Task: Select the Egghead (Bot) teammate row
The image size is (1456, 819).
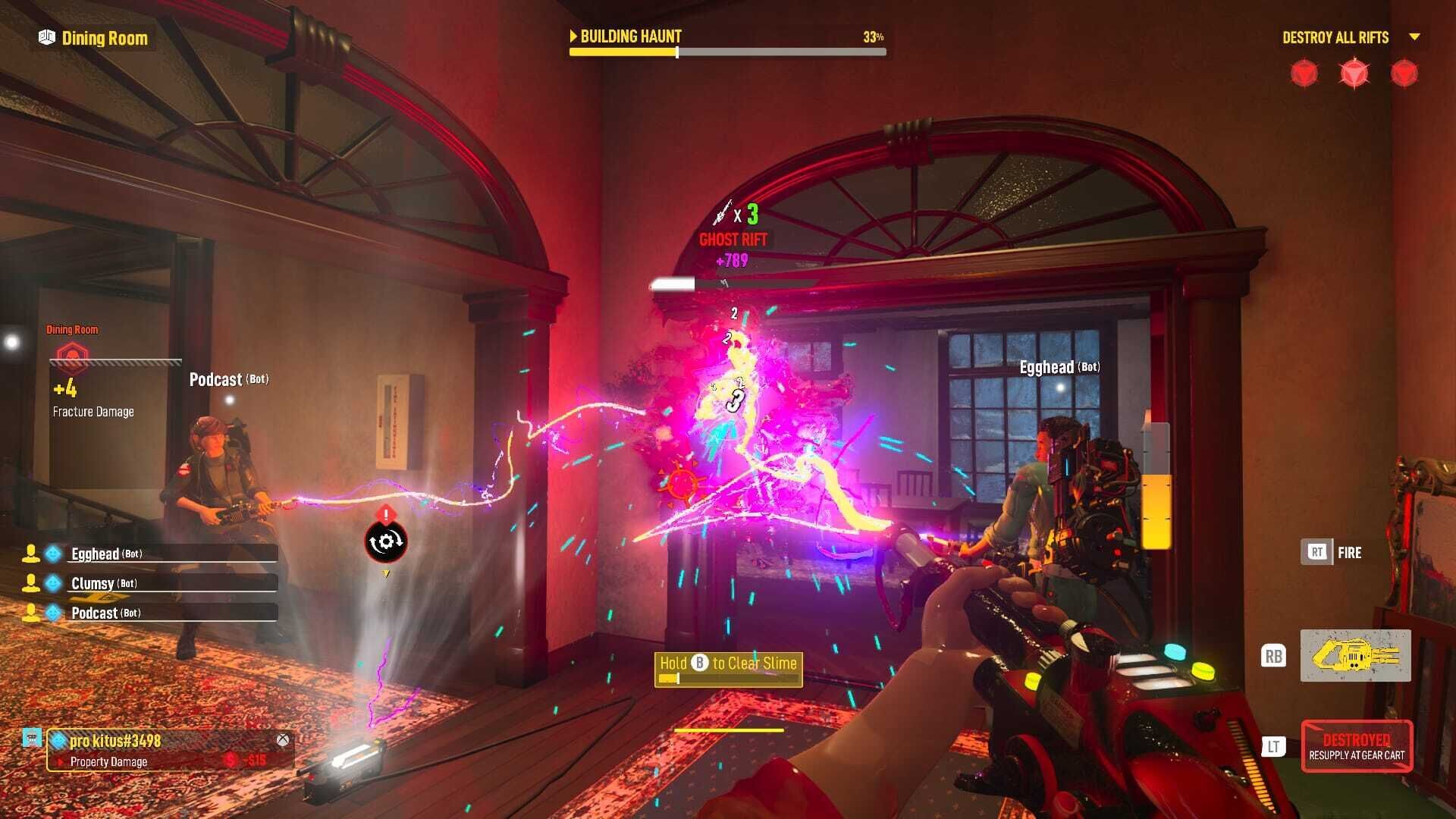Action: coord(152,554)
